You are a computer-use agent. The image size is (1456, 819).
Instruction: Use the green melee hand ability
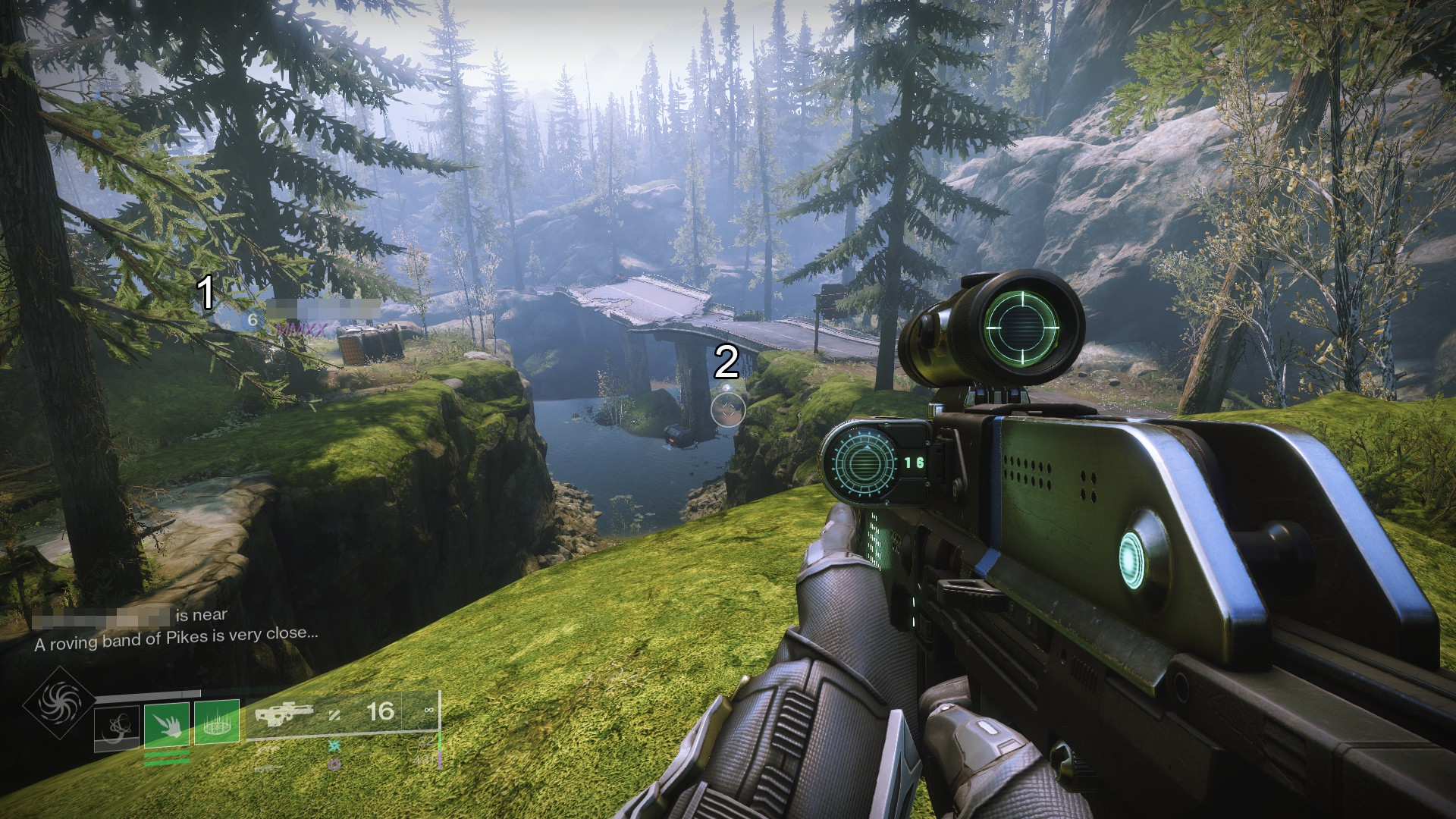pos(166,723)
